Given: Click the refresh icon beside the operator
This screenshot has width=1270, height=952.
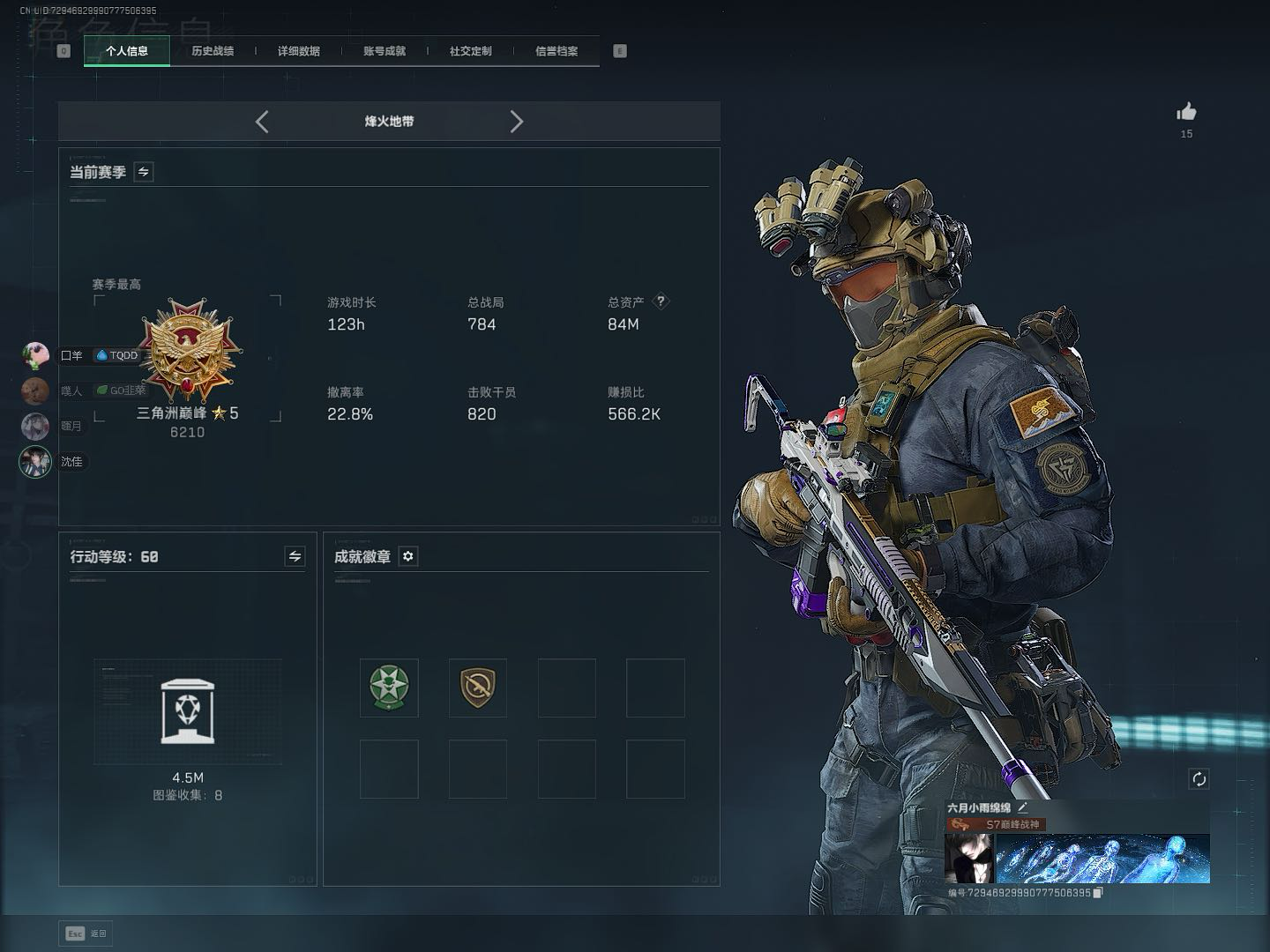Looking at the screenshot, I should click(1199, 778).
